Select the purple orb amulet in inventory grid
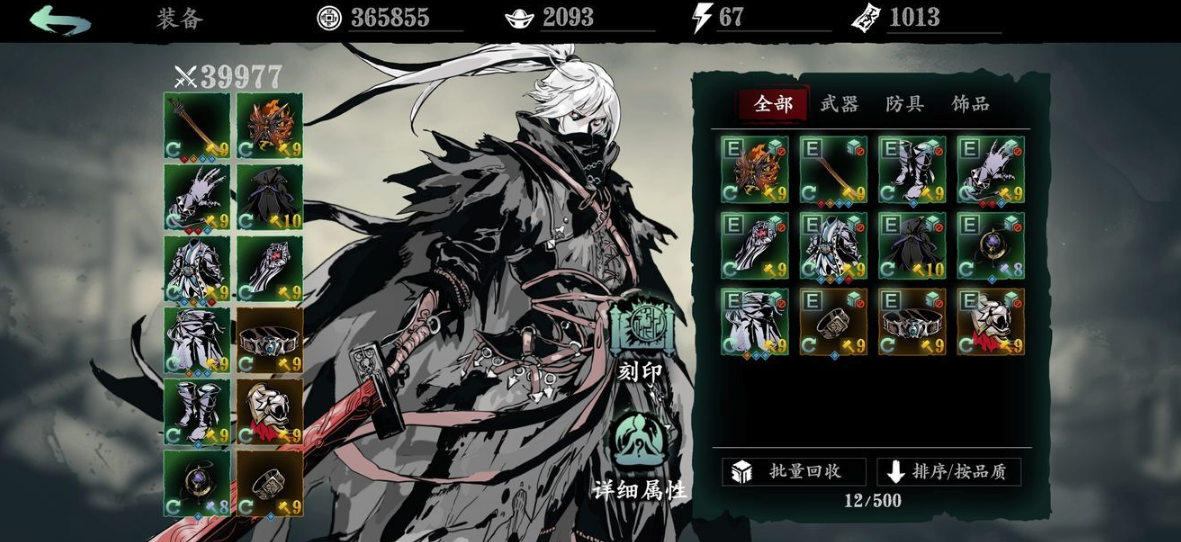The image size is (1181, 542). coord(990,246)
